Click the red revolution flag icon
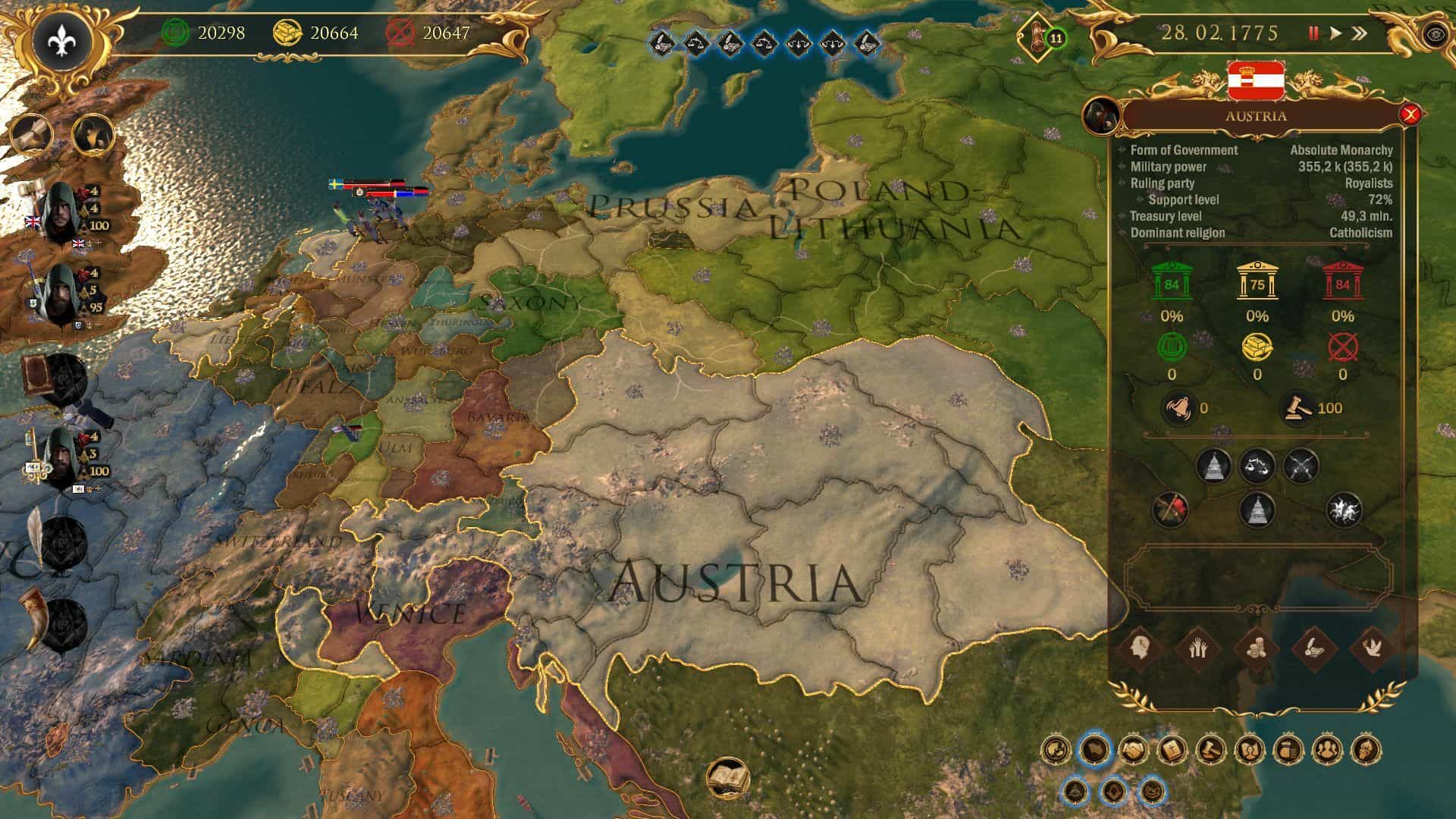The width and height of the screenshot is (1456, 819). click(x=1172, y=510)
